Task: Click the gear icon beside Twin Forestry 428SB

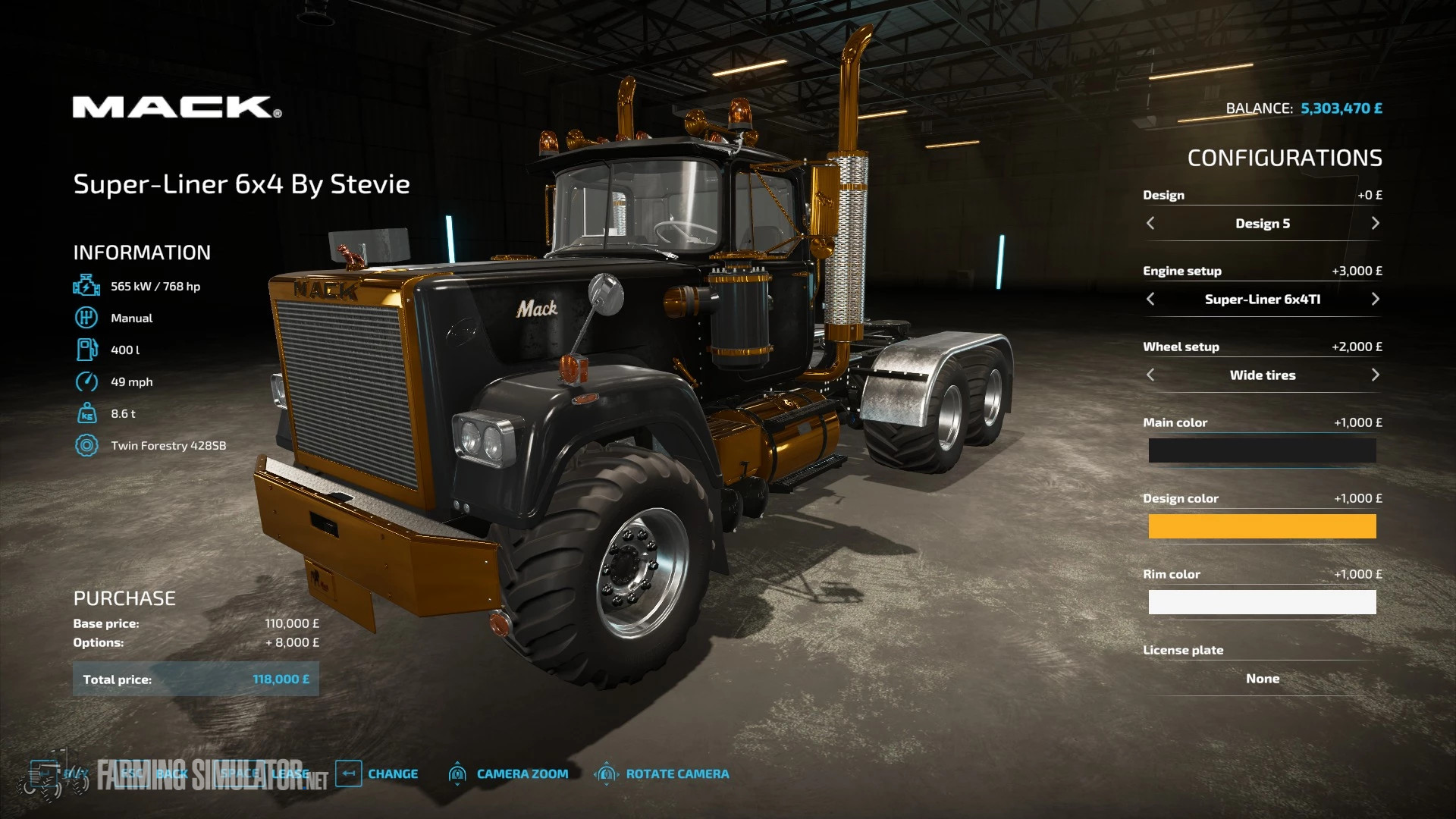Action: tap(87, 445)
